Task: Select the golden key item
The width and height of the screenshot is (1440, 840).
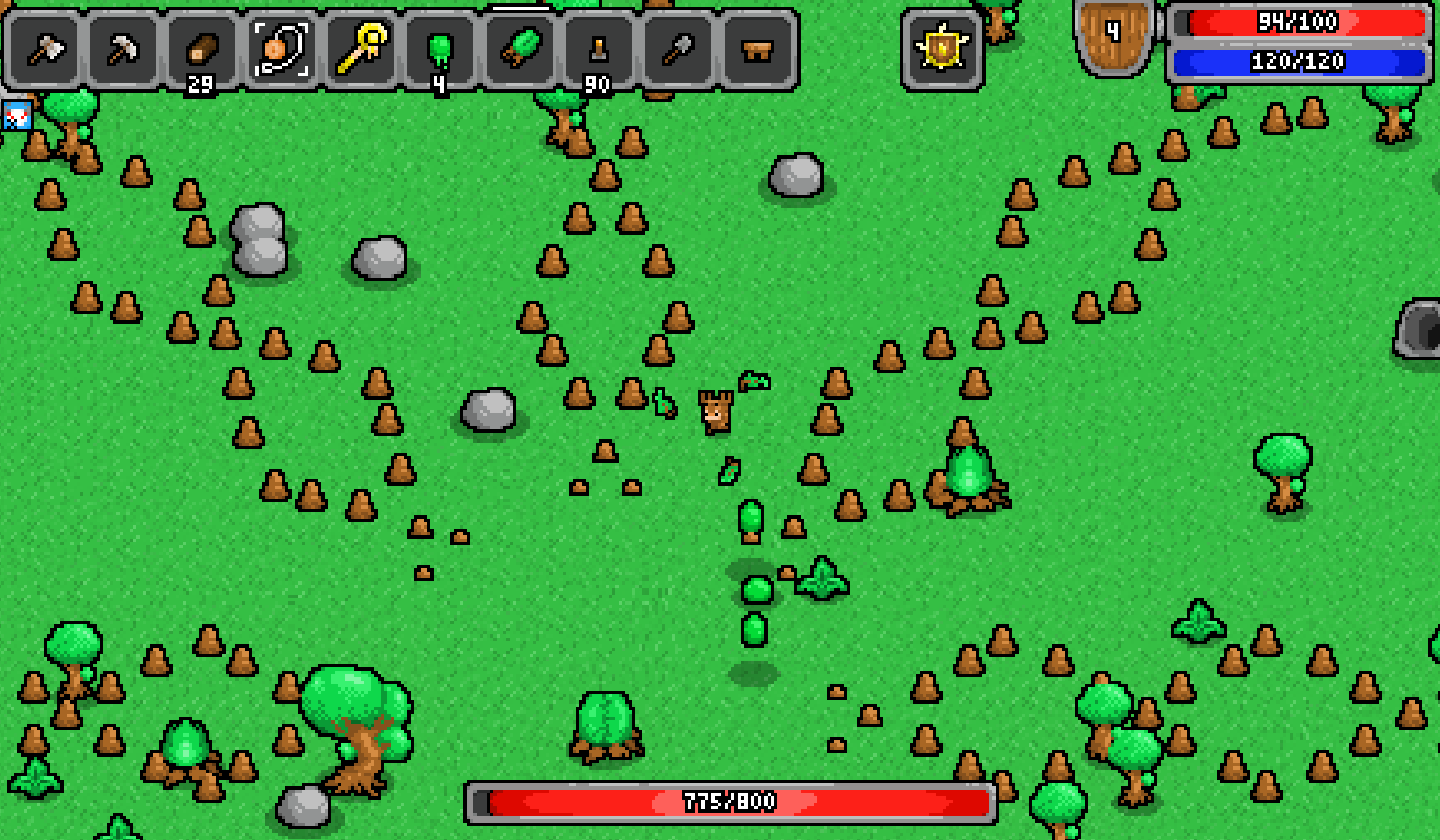Action: click(361, 50)
